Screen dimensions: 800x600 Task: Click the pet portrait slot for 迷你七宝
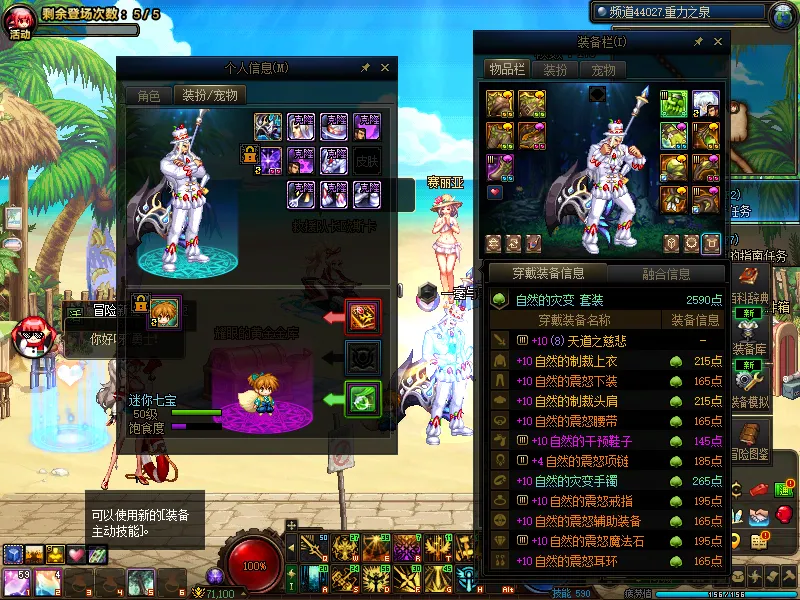[x=164, y=307]
